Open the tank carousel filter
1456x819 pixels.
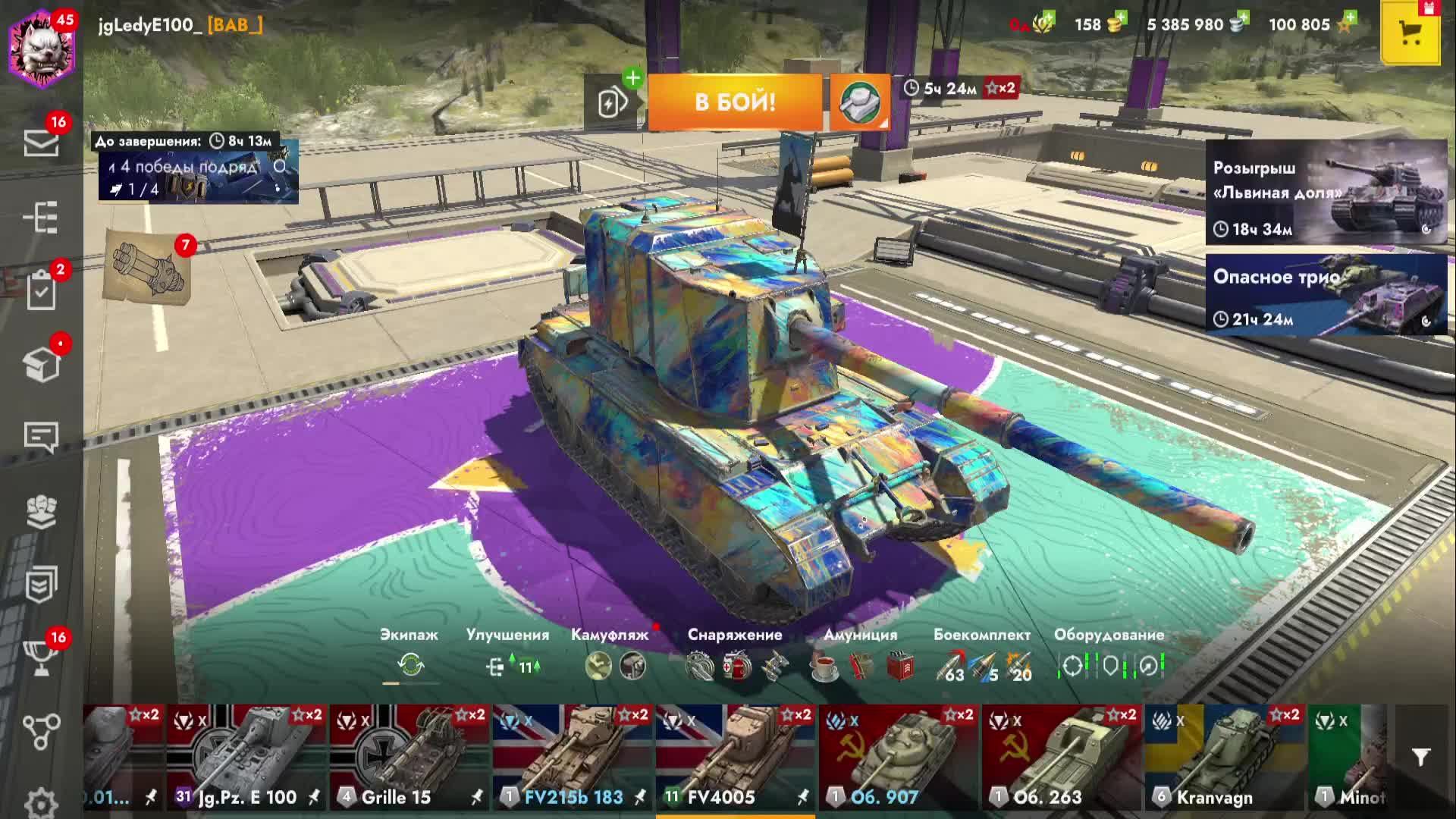(x=1421, y=757)
